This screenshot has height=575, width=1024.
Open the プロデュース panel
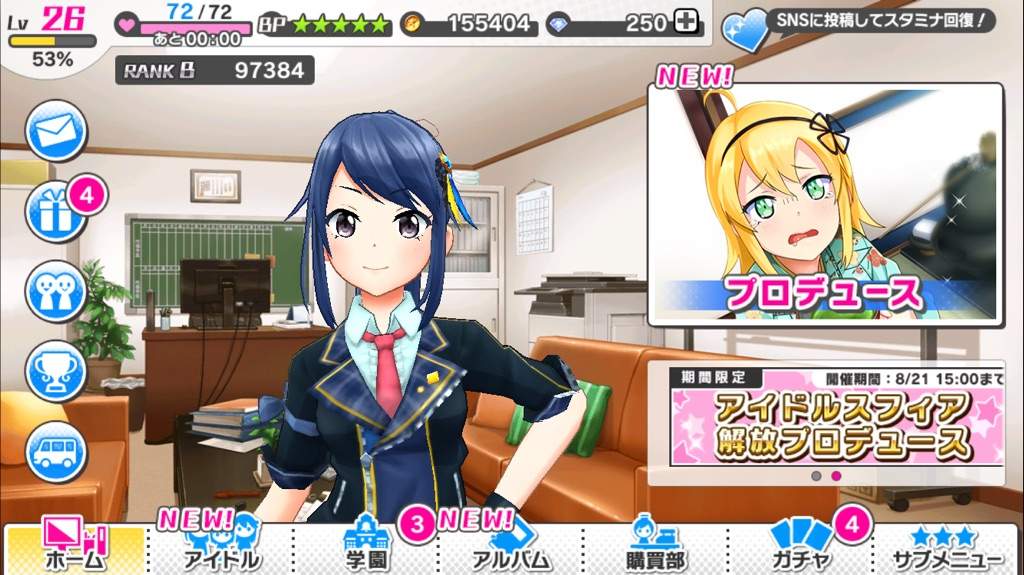point(825,205)
